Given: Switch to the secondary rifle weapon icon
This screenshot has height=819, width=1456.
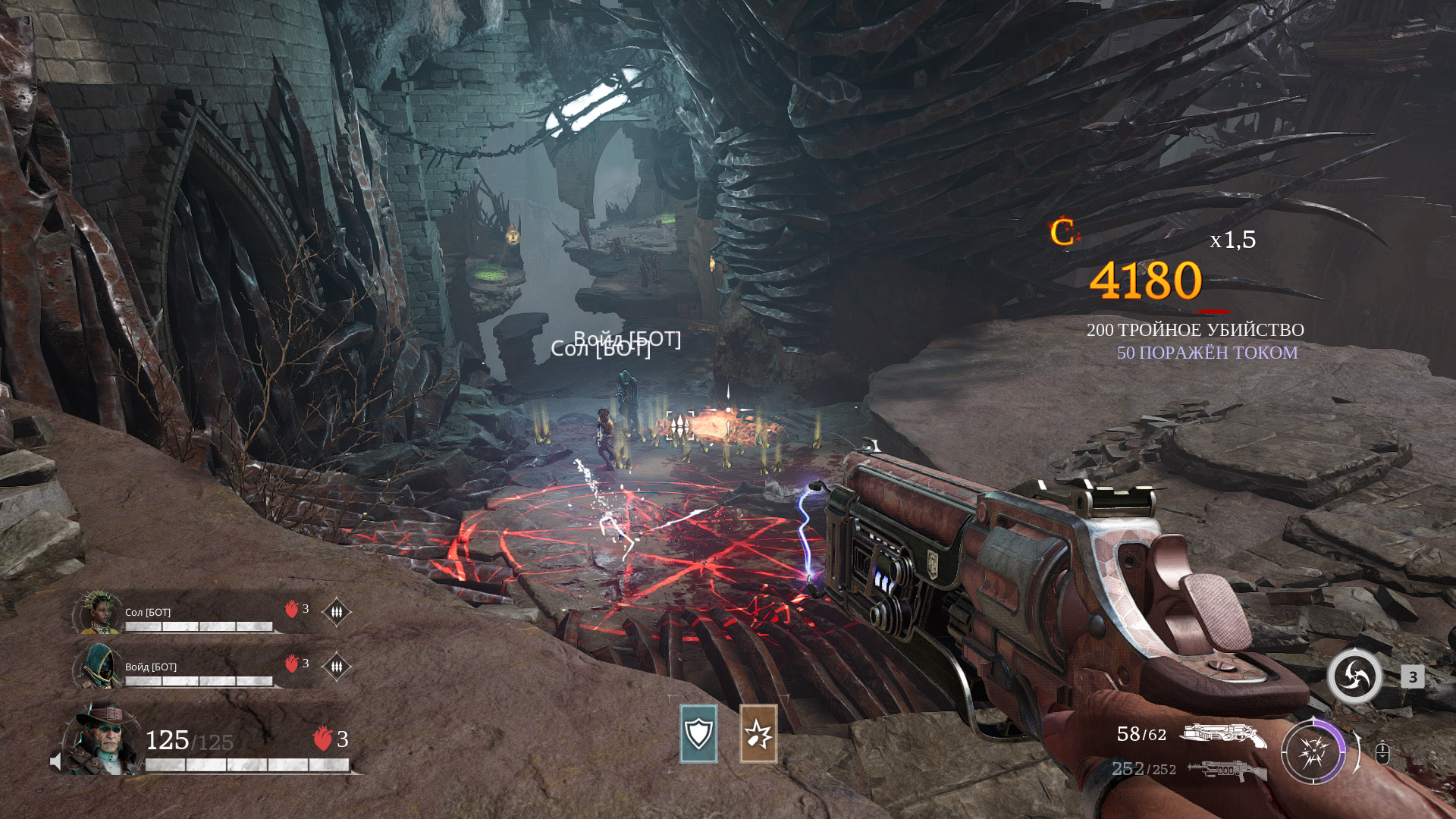Looking at the screenshot, I should [1226, 770].
